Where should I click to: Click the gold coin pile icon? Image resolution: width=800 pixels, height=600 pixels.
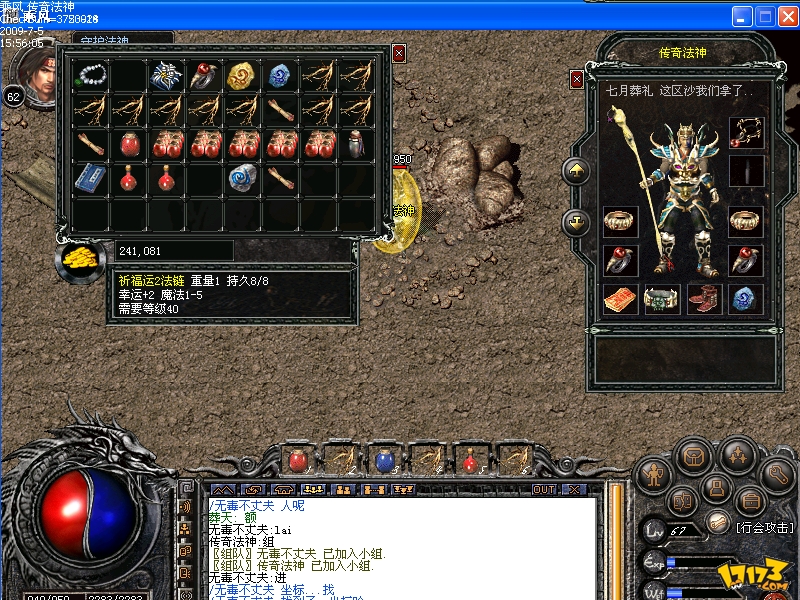click(x=79, y=258)
